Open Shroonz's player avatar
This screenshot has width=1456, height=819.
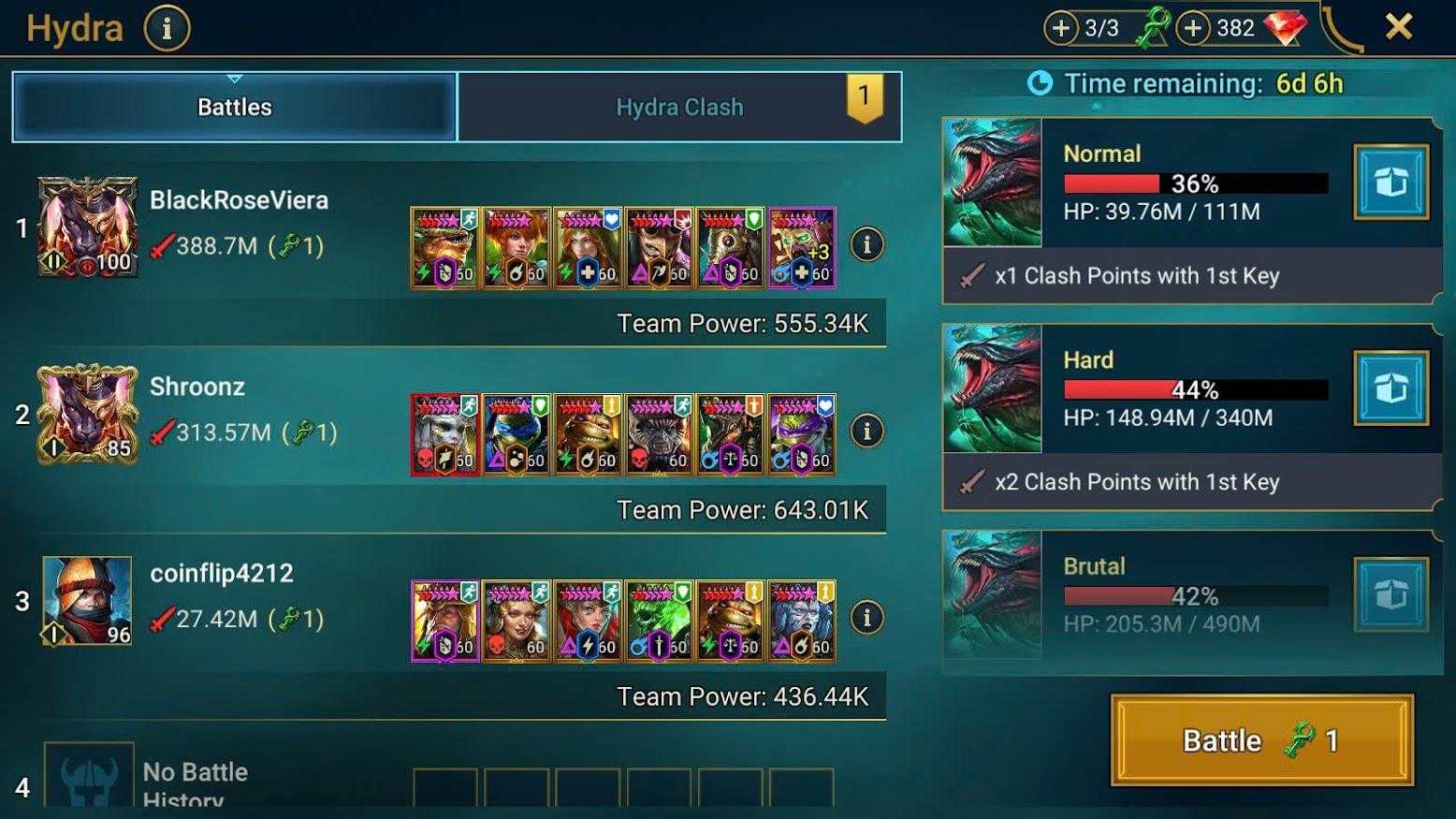tap(88, 414)
